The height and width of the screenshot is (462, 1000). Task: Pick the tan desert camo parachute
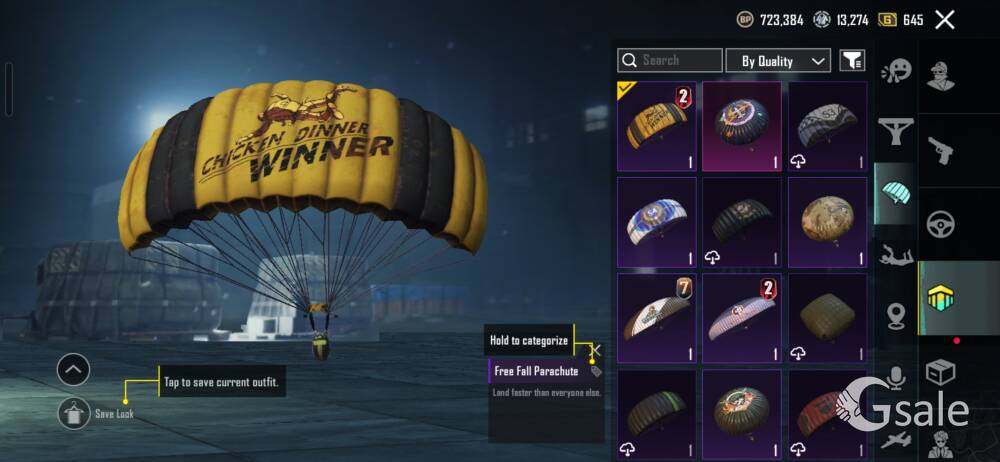click(x=827, y=220)
